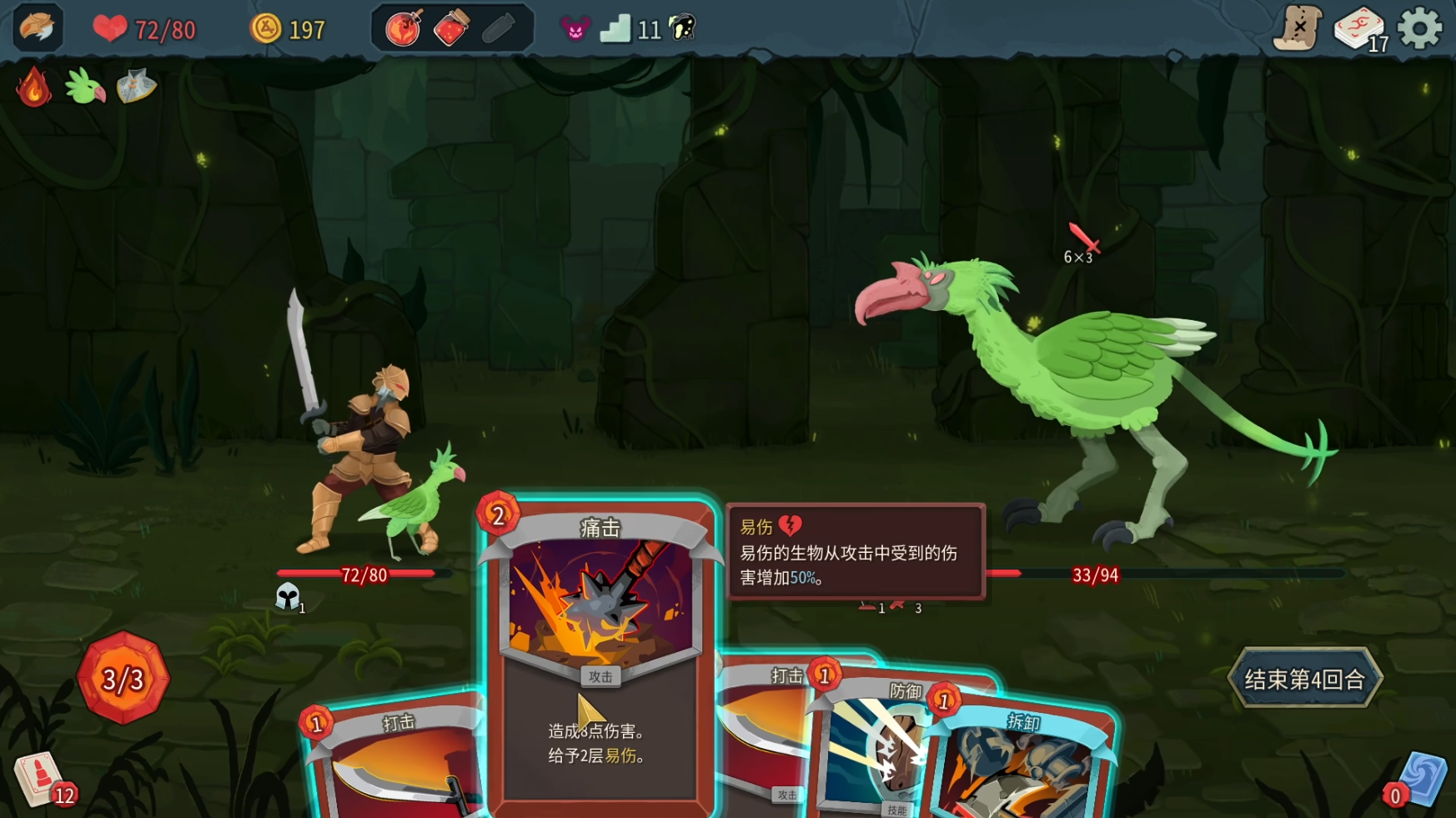Select the square red potion bottle
Viewport: 1456px width, 818px height.
(x=451, y=29)
